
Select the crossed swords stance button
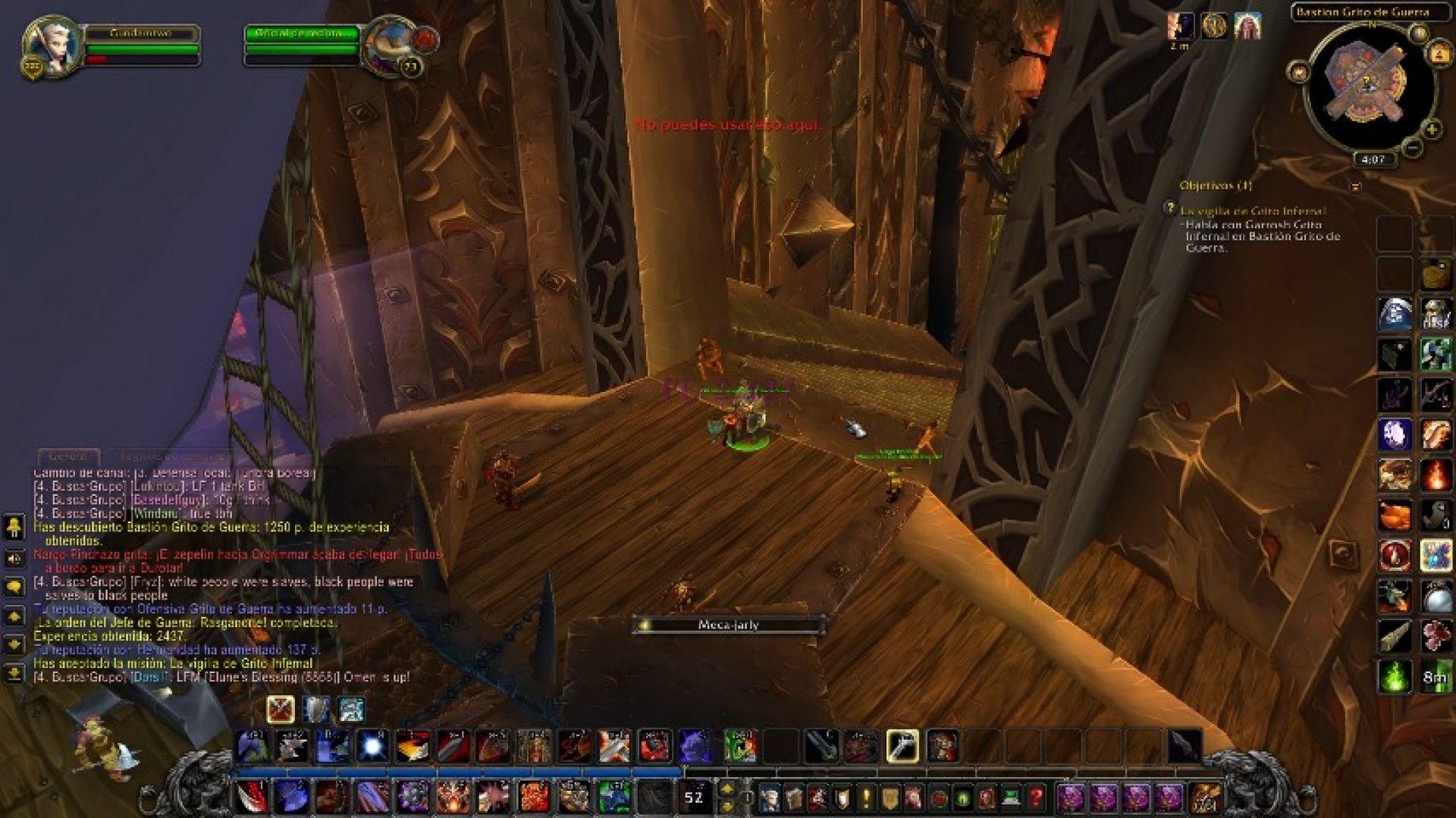click(x=281, y=710)
